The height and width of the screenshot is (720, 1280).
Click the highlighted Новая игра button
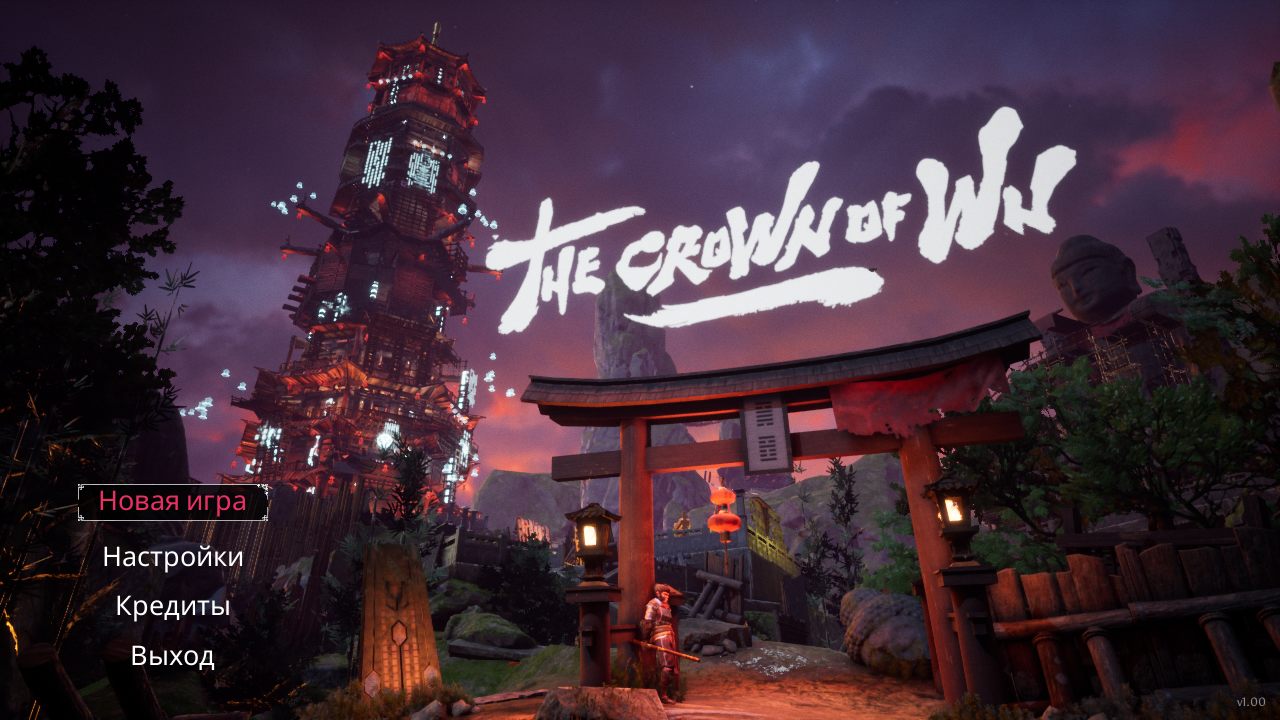172,504
